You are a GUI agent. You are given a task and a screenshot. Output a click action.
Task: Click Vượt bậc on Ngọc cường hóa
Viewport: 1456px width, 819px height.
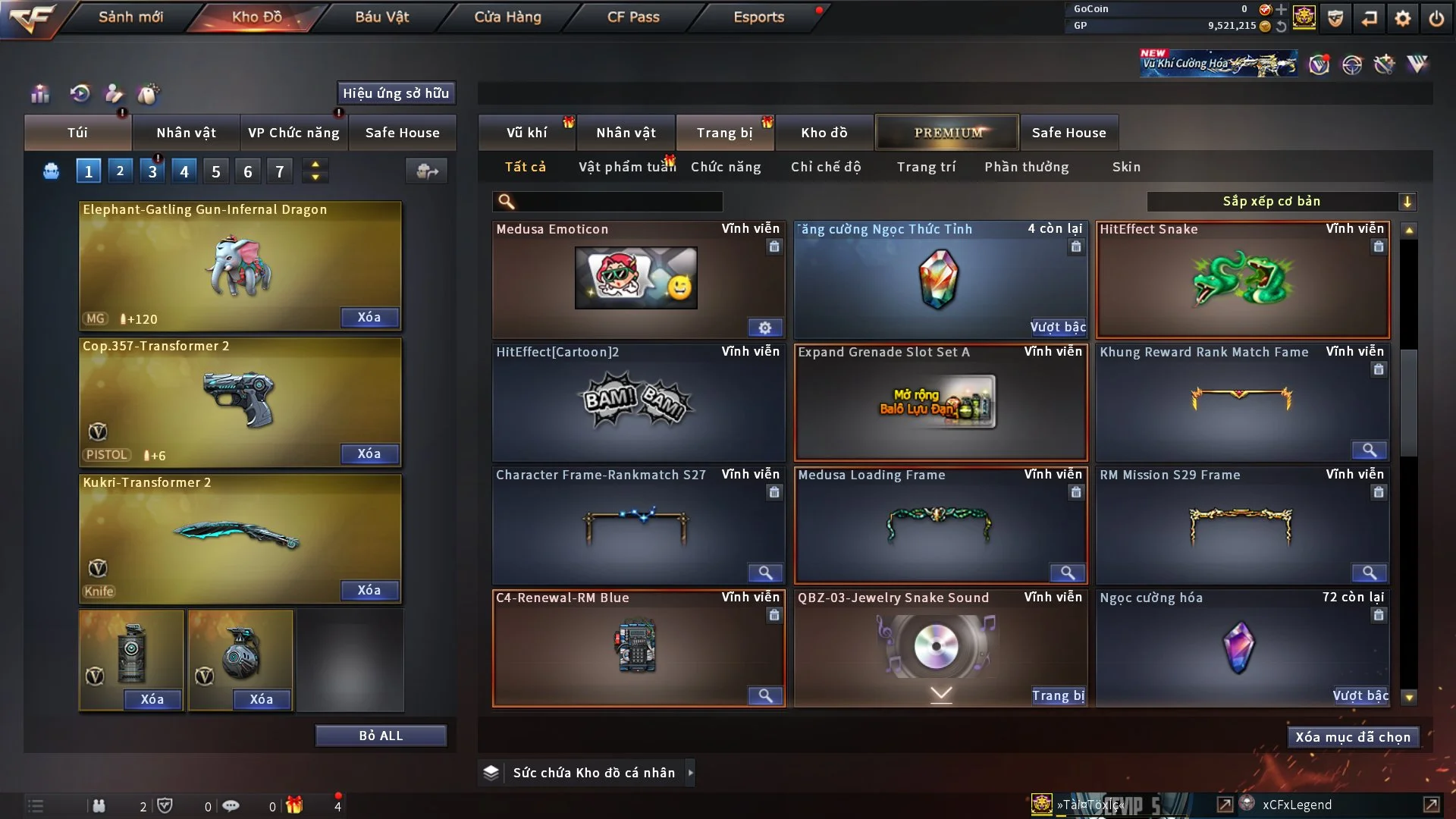(x=1360, y=695)
